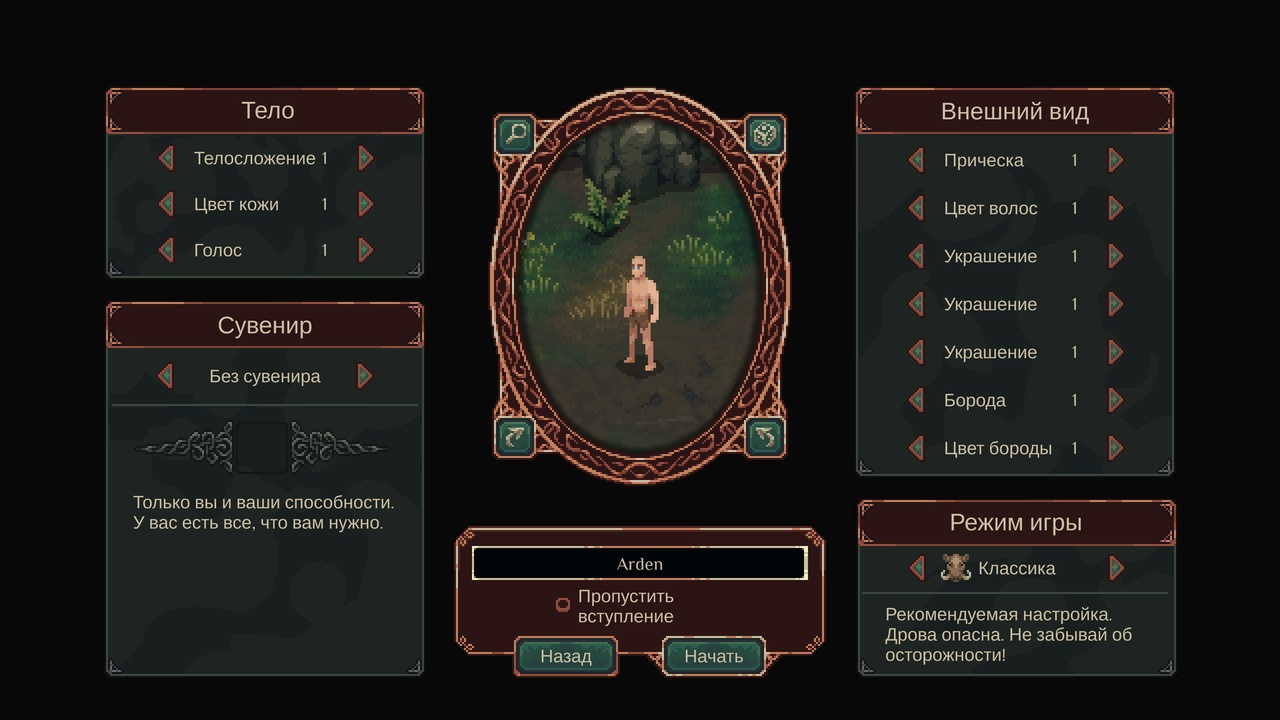Viewport: 1280px width, 720px height.
Task: Toggle the Пропустить вступление checkbox
Action: (563, 605)
